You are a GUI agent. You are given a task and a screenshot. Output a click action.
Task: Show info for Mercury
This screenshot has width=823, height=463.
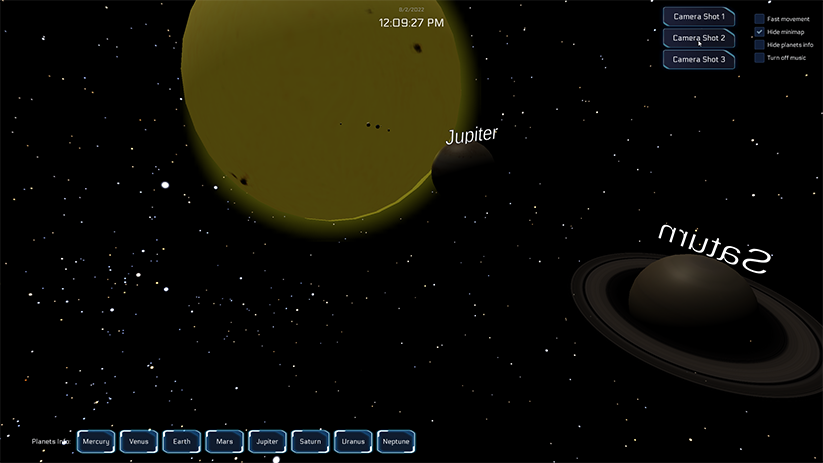(96, 441)
